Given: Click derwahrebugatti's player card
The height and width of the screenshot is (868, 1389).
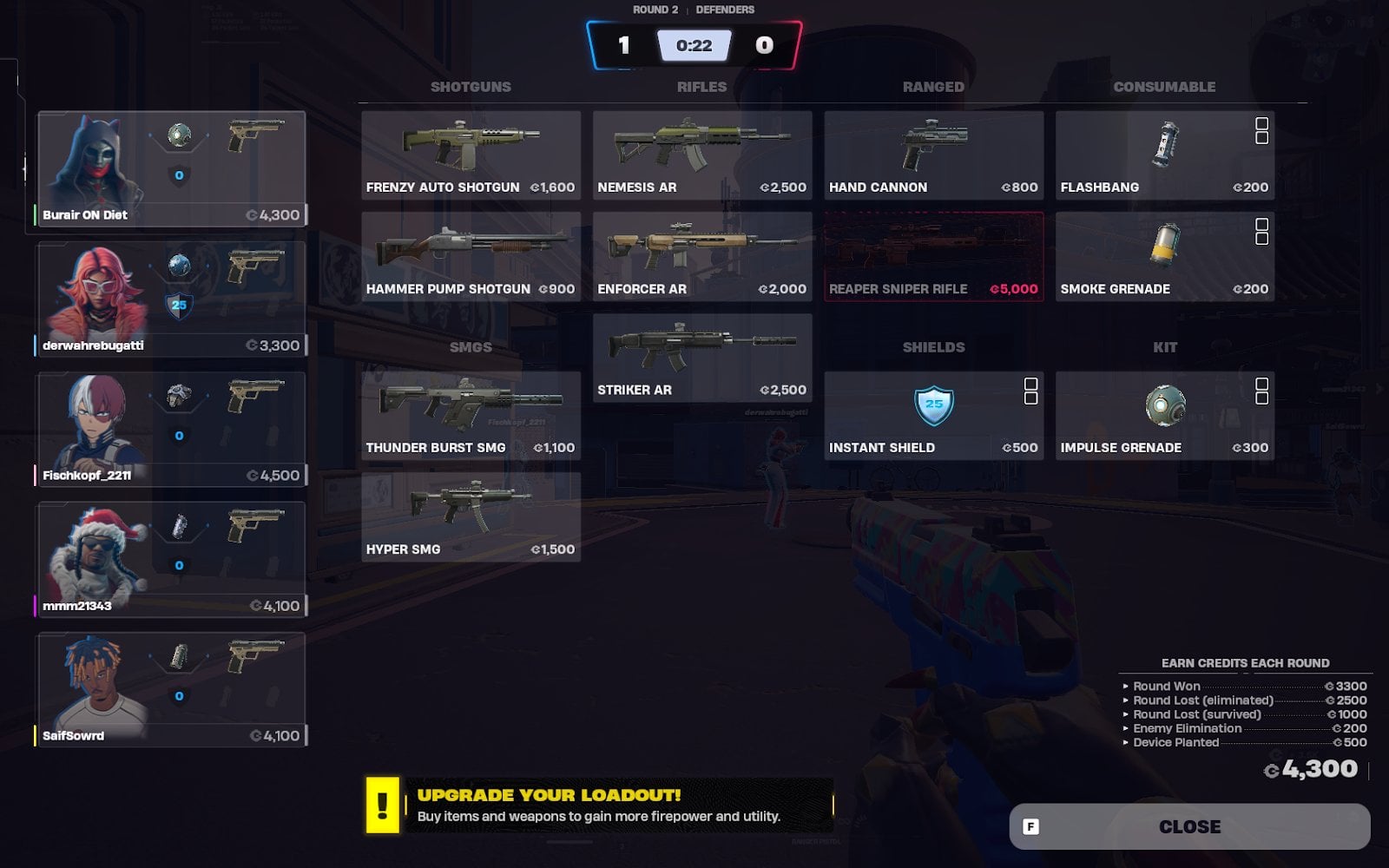Looking at the screenshot, I should tap(171, 299).
